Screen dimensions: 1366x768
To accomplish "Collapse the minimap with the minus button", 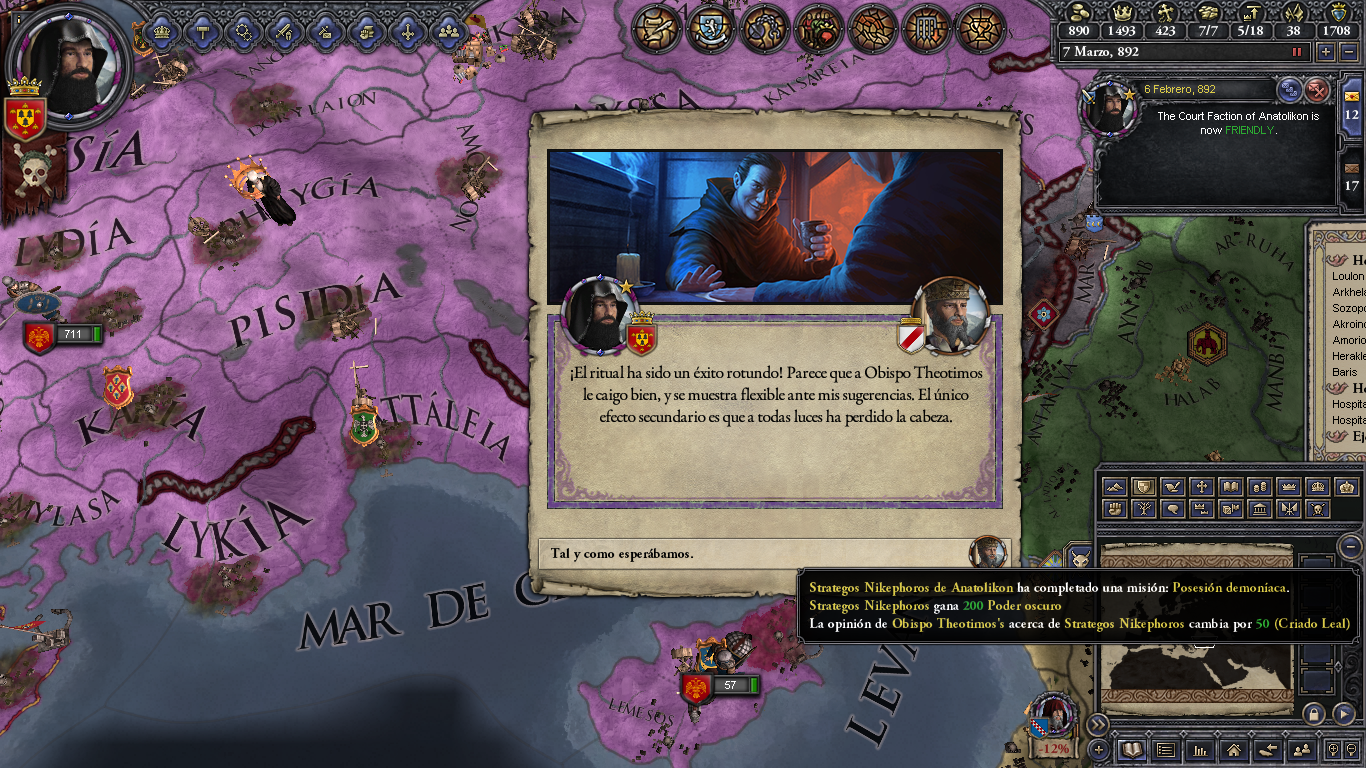I will click(1351, 547).
